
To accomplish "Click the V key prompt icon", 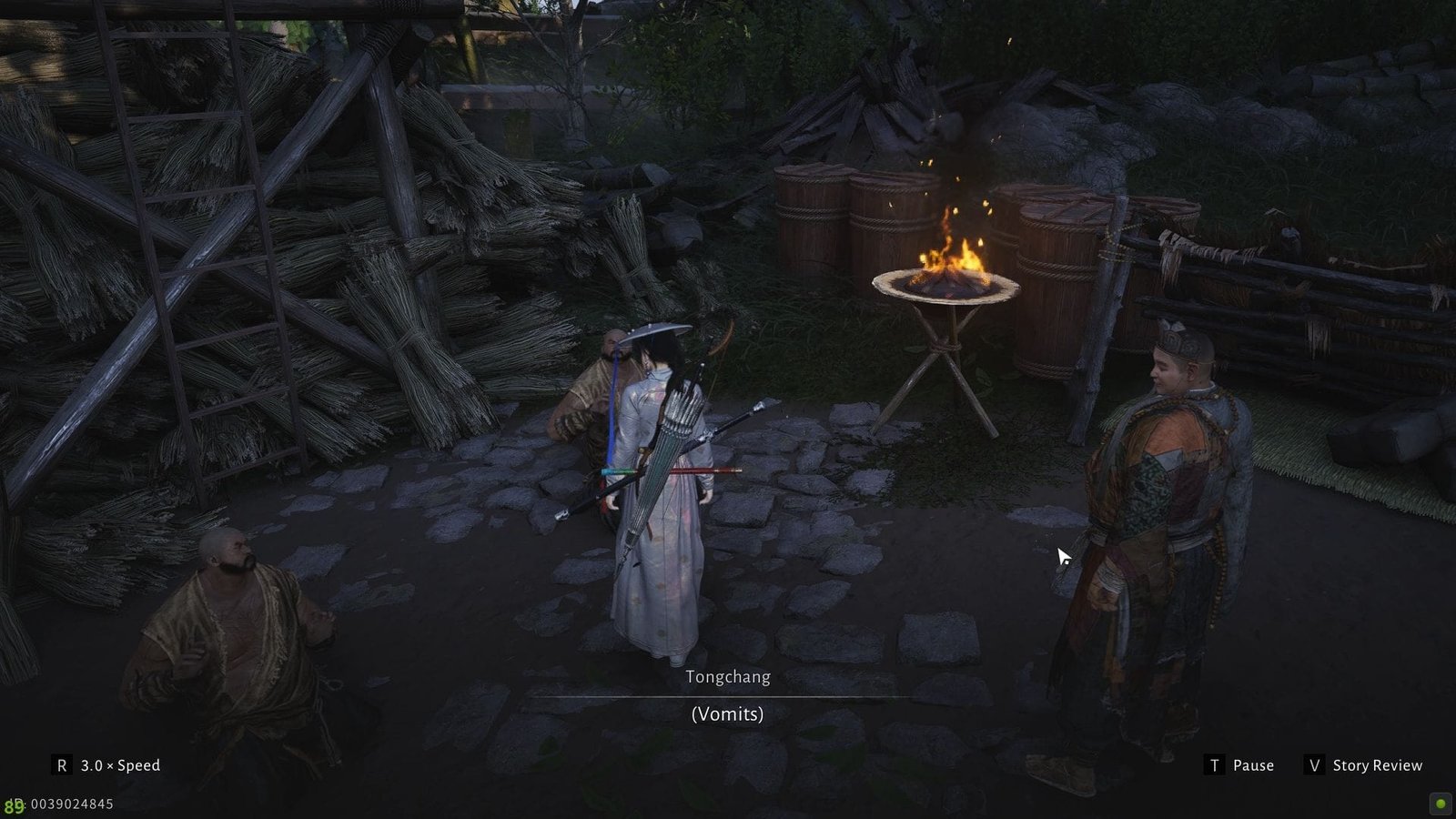I will coord(1316,765).
